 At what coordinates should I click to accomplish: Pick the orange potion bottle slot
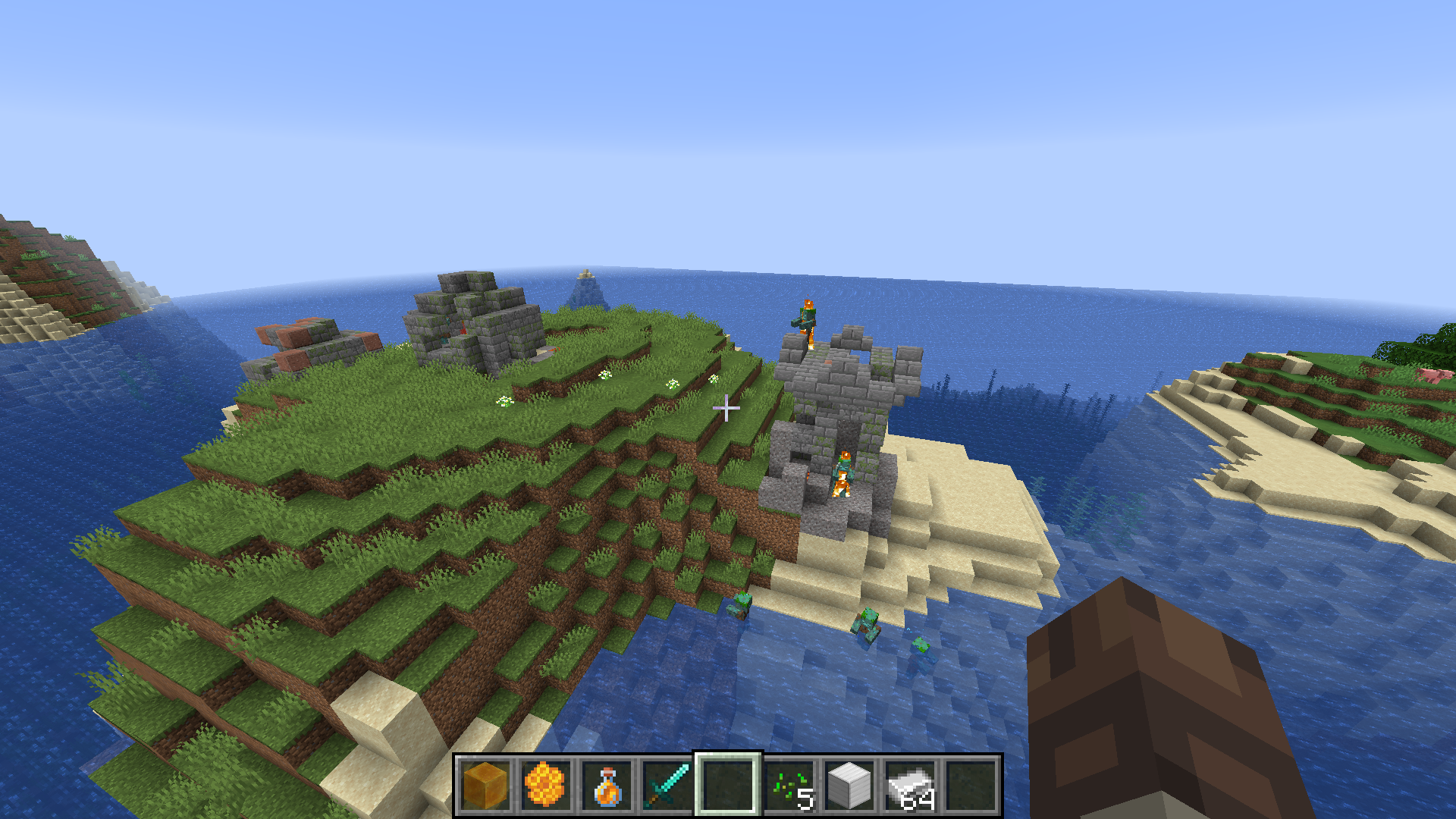(x=606, y=786)
